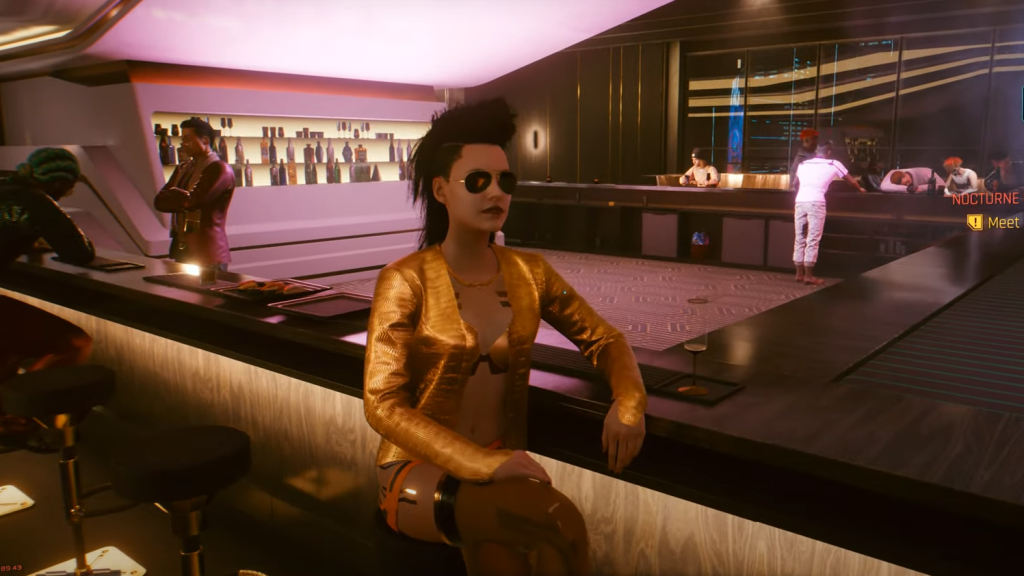Select the NOCTURNE quest title in tracker

click(x=985, y=199)
